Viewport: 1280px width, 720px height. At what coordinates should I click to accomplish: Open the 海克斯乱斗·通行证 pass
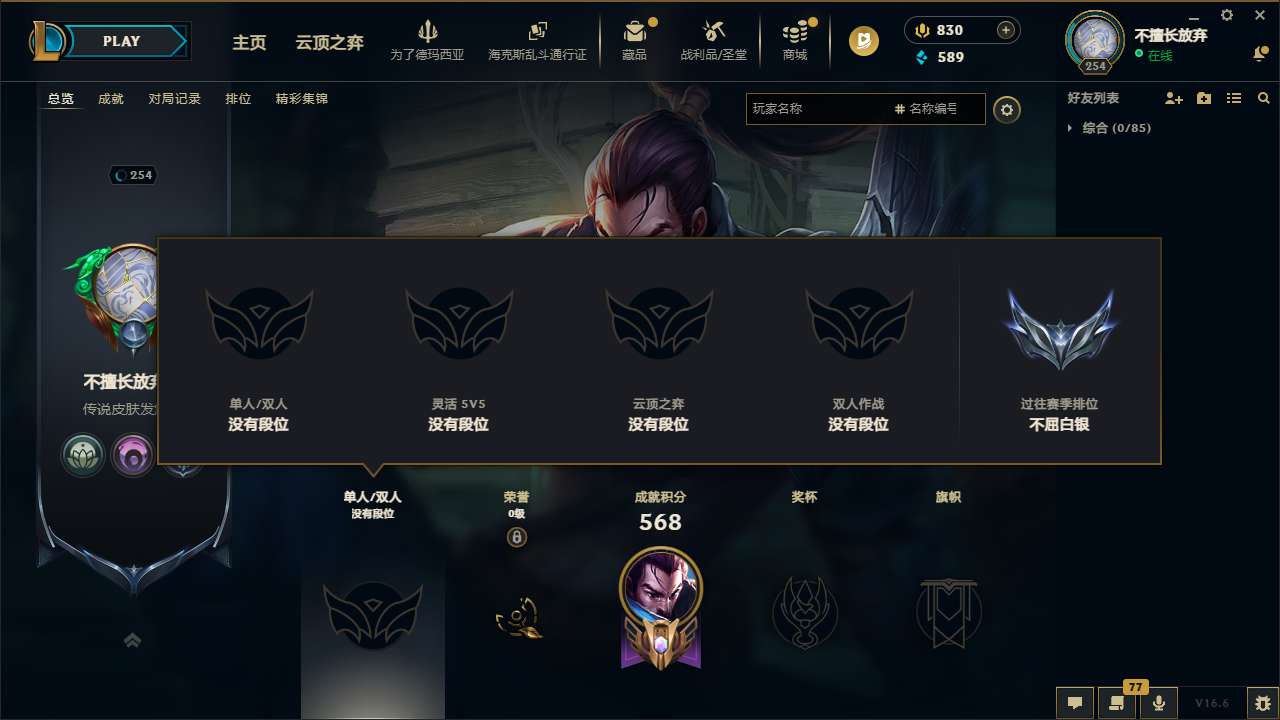pyautogui.click(x=536, y=40)
